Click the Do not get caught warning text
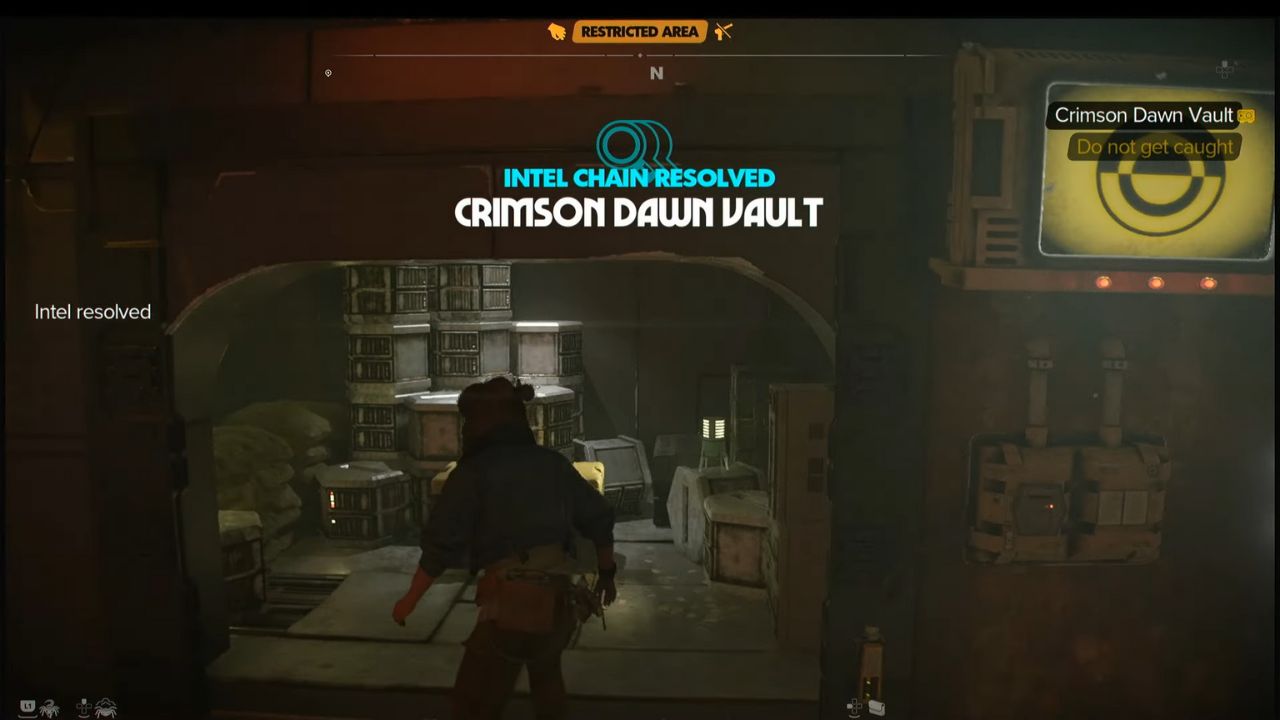This screenshot has height=720, width=1280. click(x=1152, y=147)
